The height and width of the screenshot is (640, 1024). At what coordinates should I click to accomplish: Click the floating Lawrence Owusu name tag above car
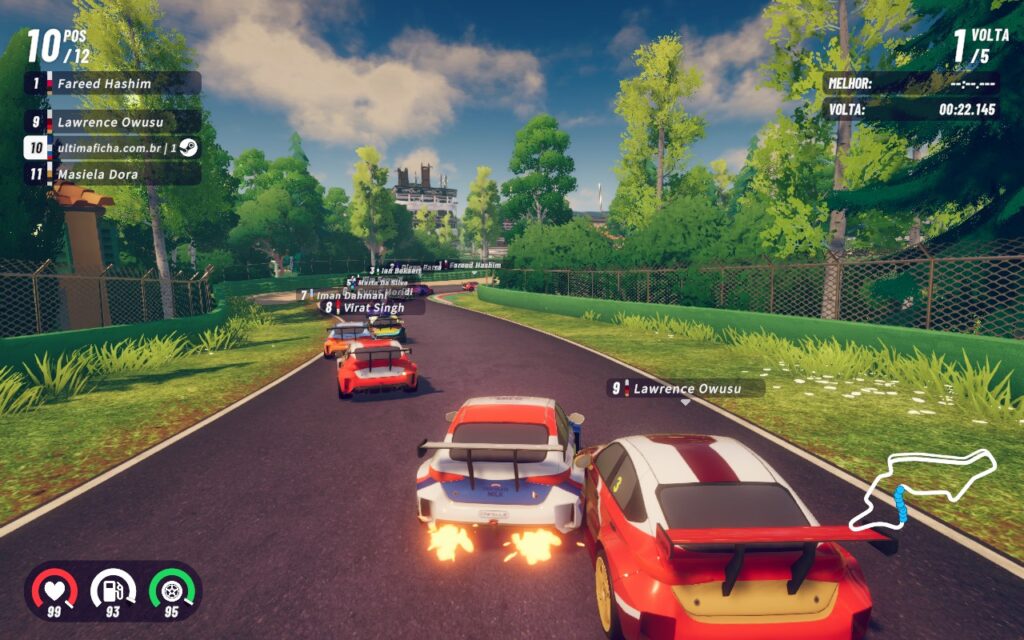pos(686,388)
